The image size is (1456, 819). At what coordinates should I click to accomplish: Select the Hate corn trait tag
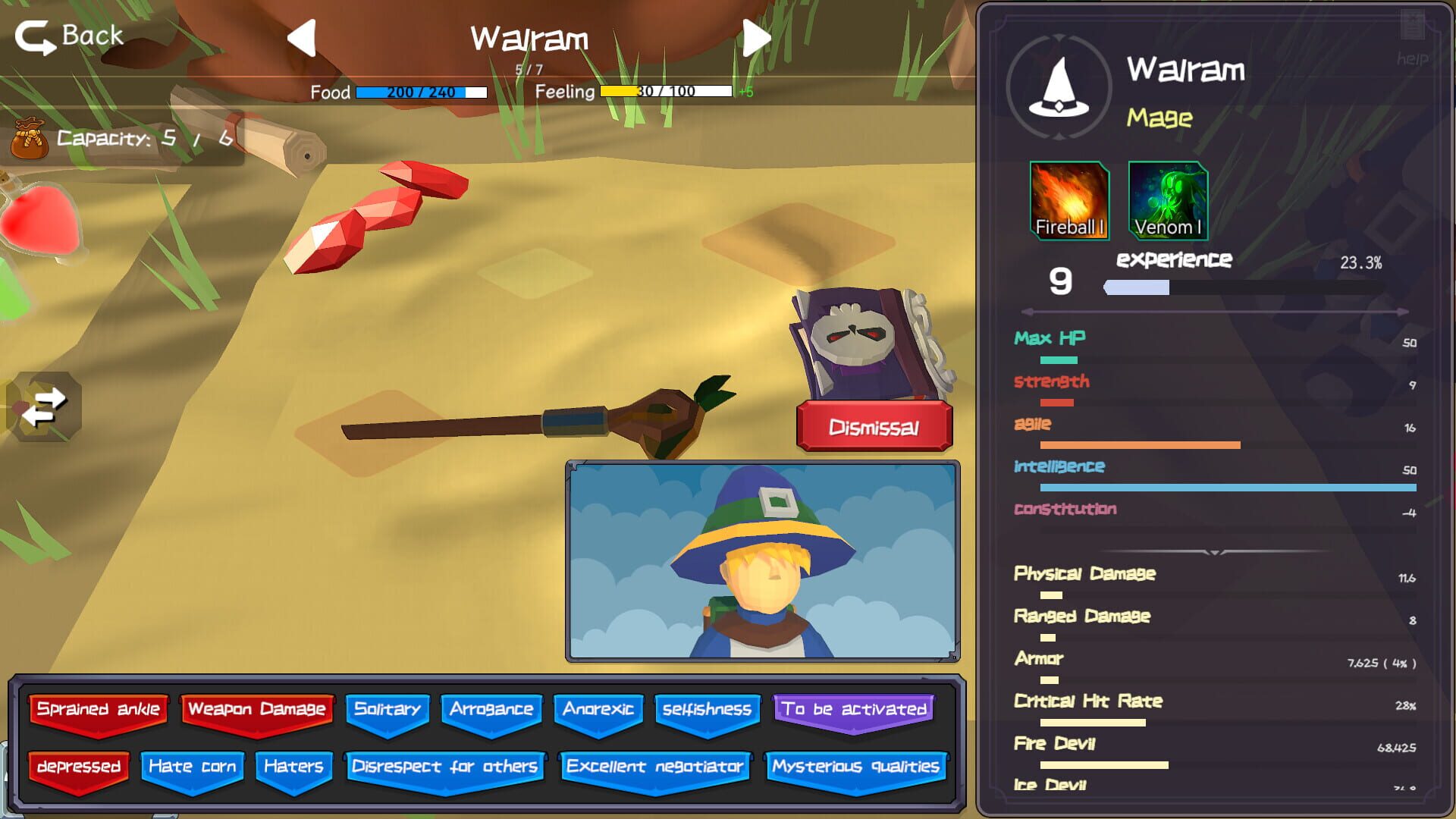(x=193, y=767)
